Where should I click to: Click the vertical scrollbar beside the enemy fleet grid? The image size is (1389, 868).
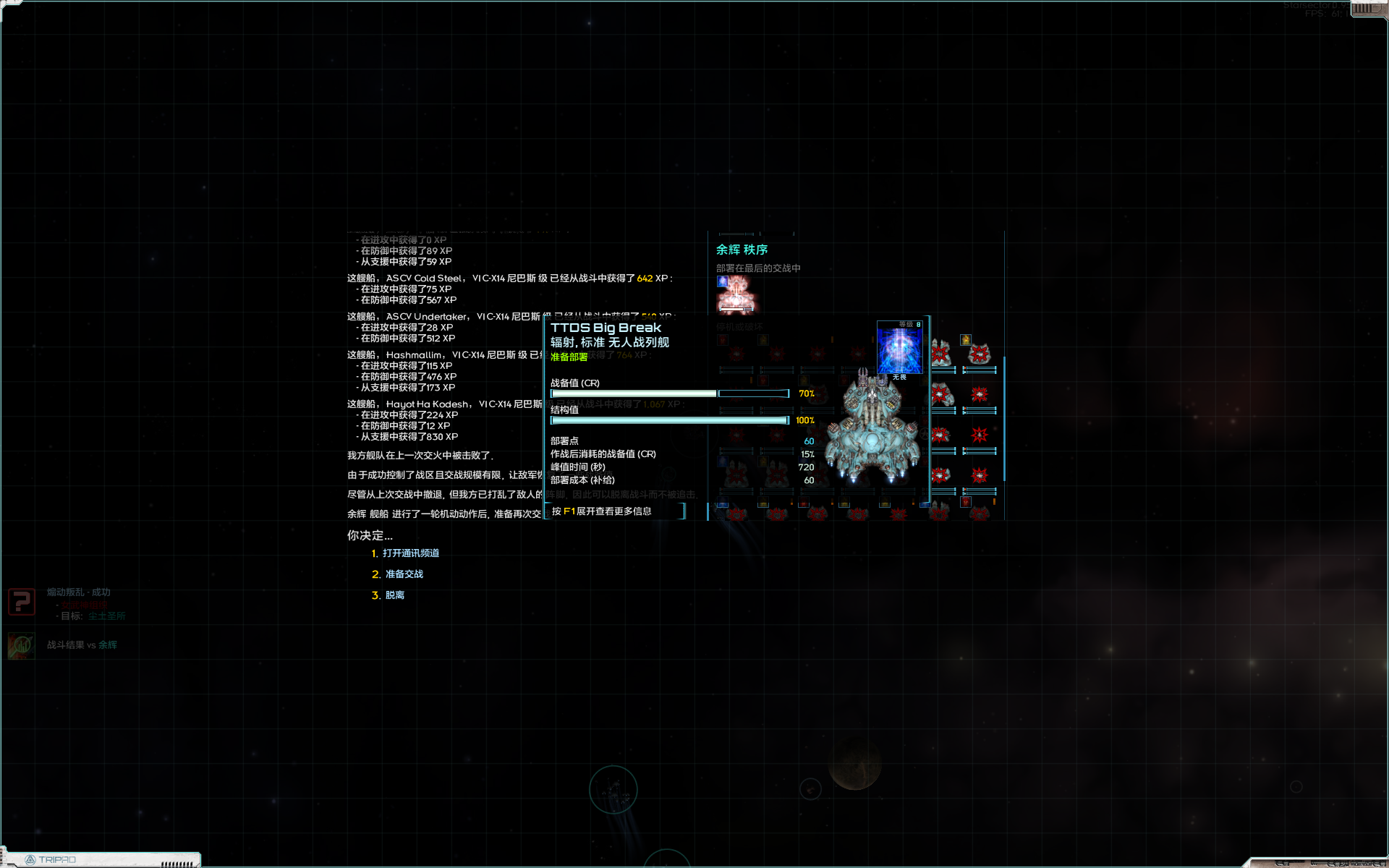pos(1004,418)
